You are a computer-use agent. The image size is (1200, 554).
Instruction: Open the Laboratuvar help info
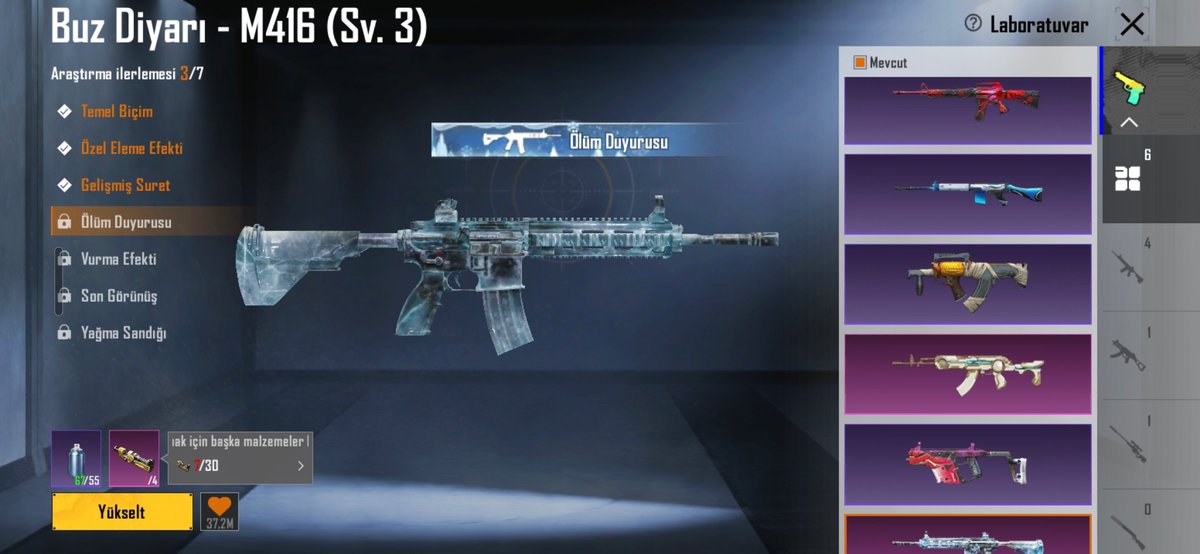coord(973,24)
